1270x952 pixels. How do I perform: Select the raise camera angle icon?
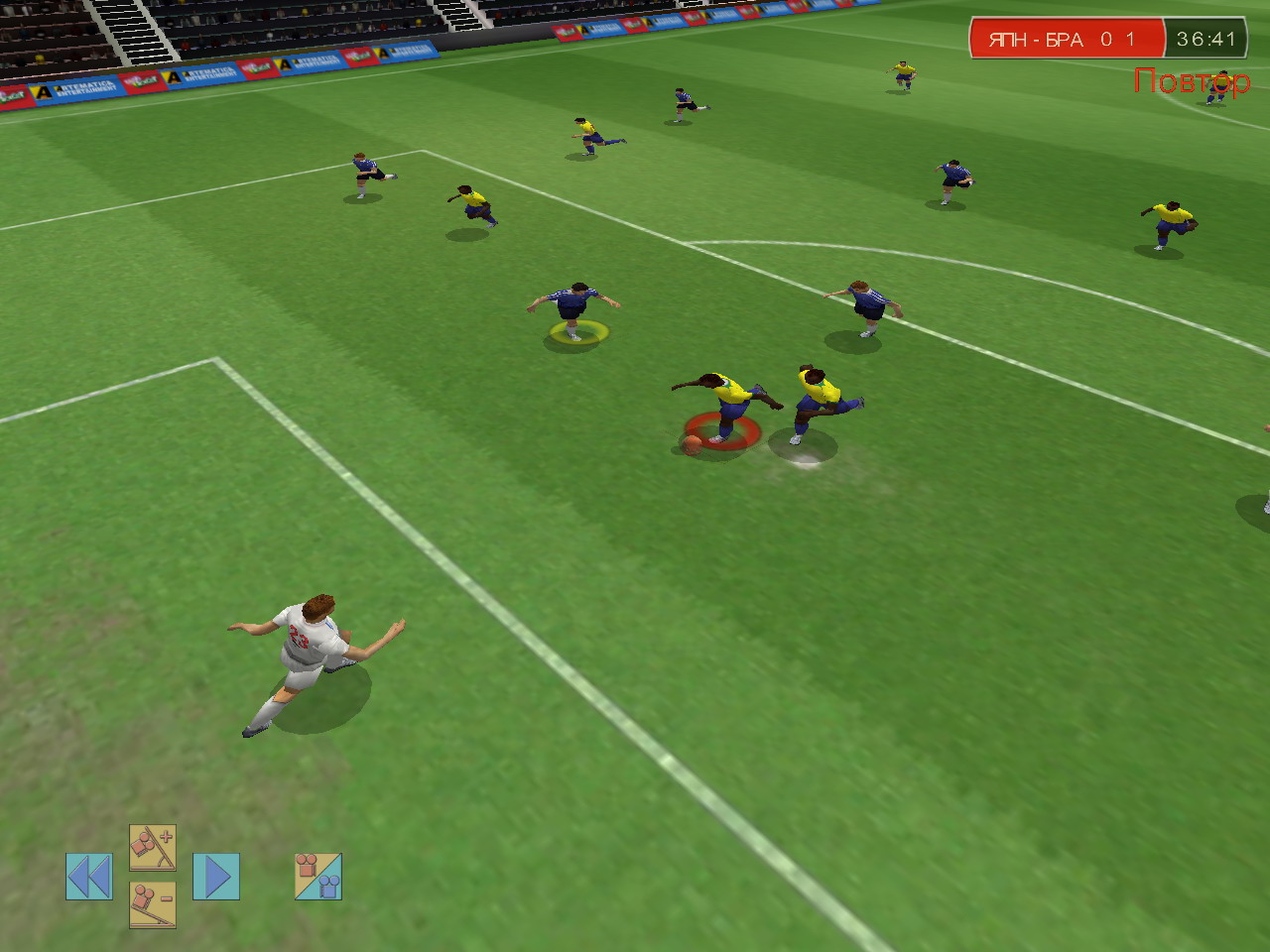[151, 848]
